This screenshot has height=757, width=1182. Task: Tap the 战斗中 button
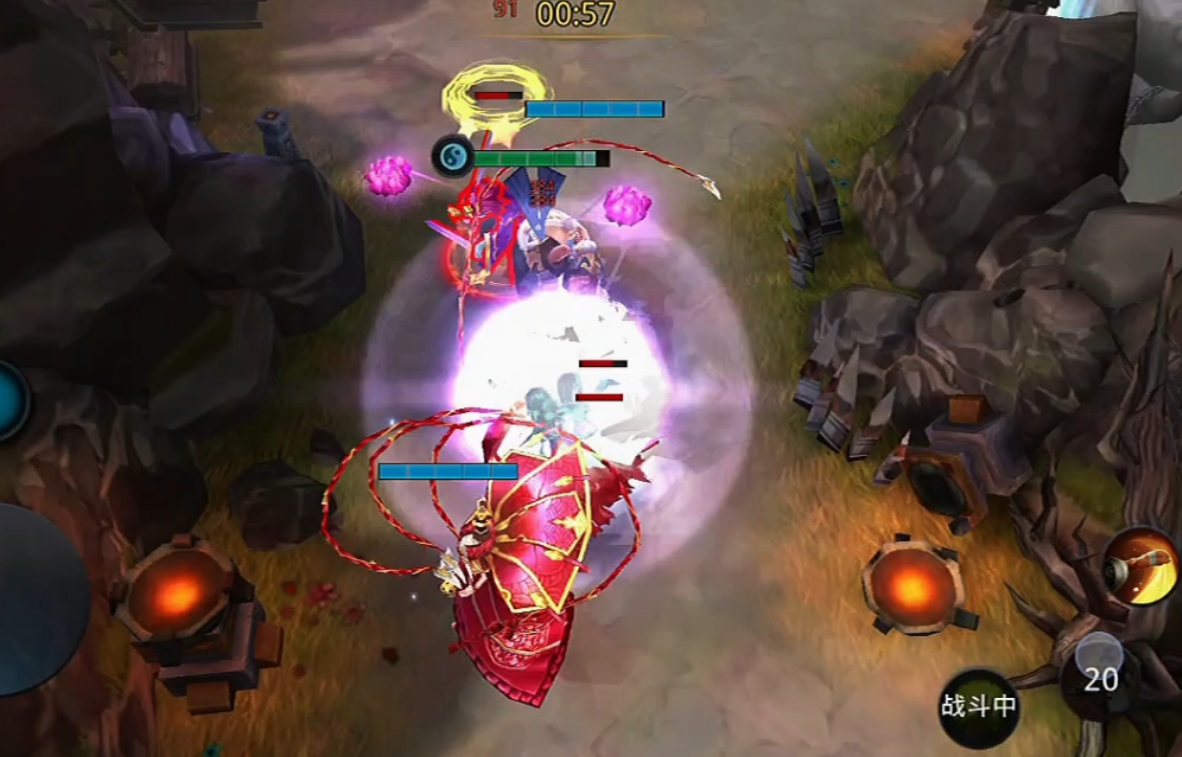[978, 707]
